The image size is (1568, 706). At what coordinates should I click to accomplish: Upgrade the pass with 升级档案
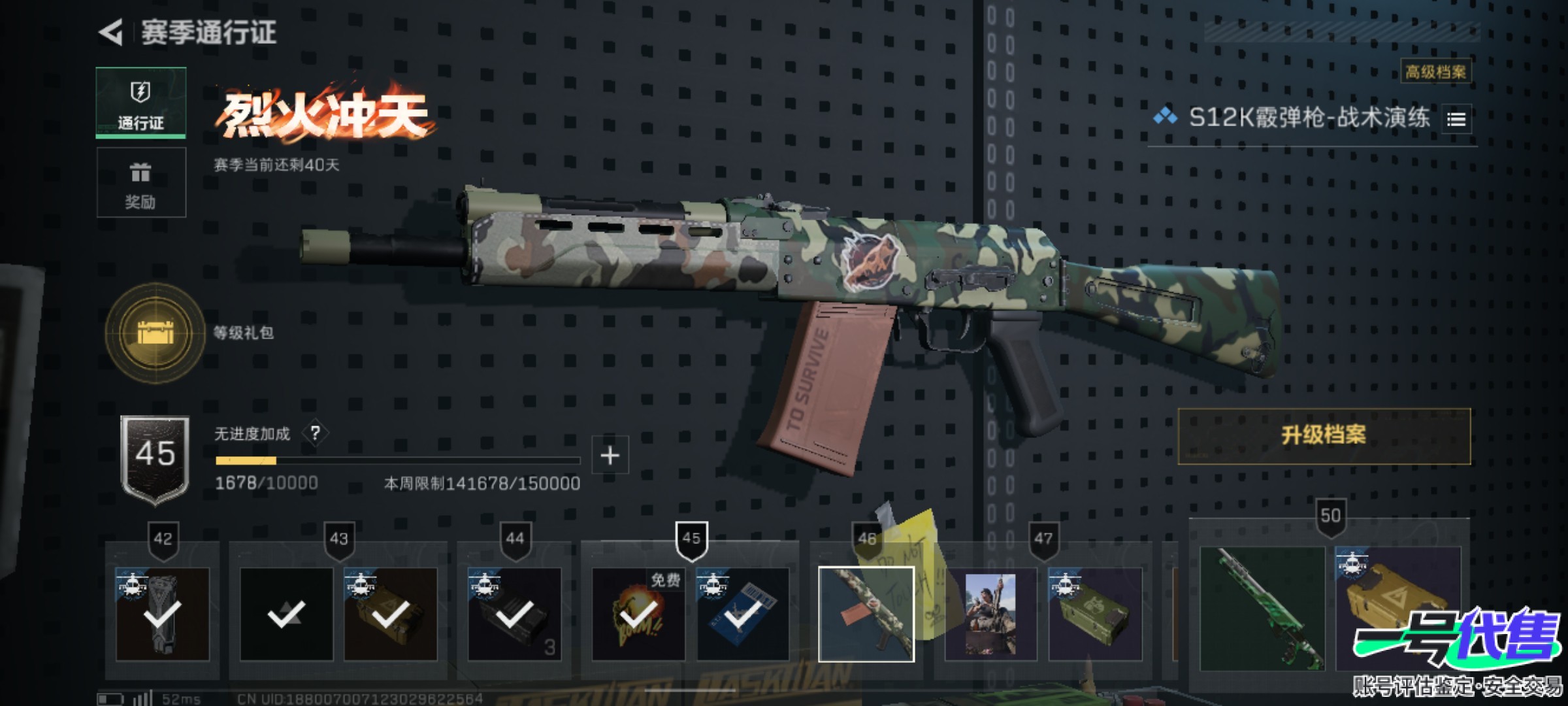1324,436
